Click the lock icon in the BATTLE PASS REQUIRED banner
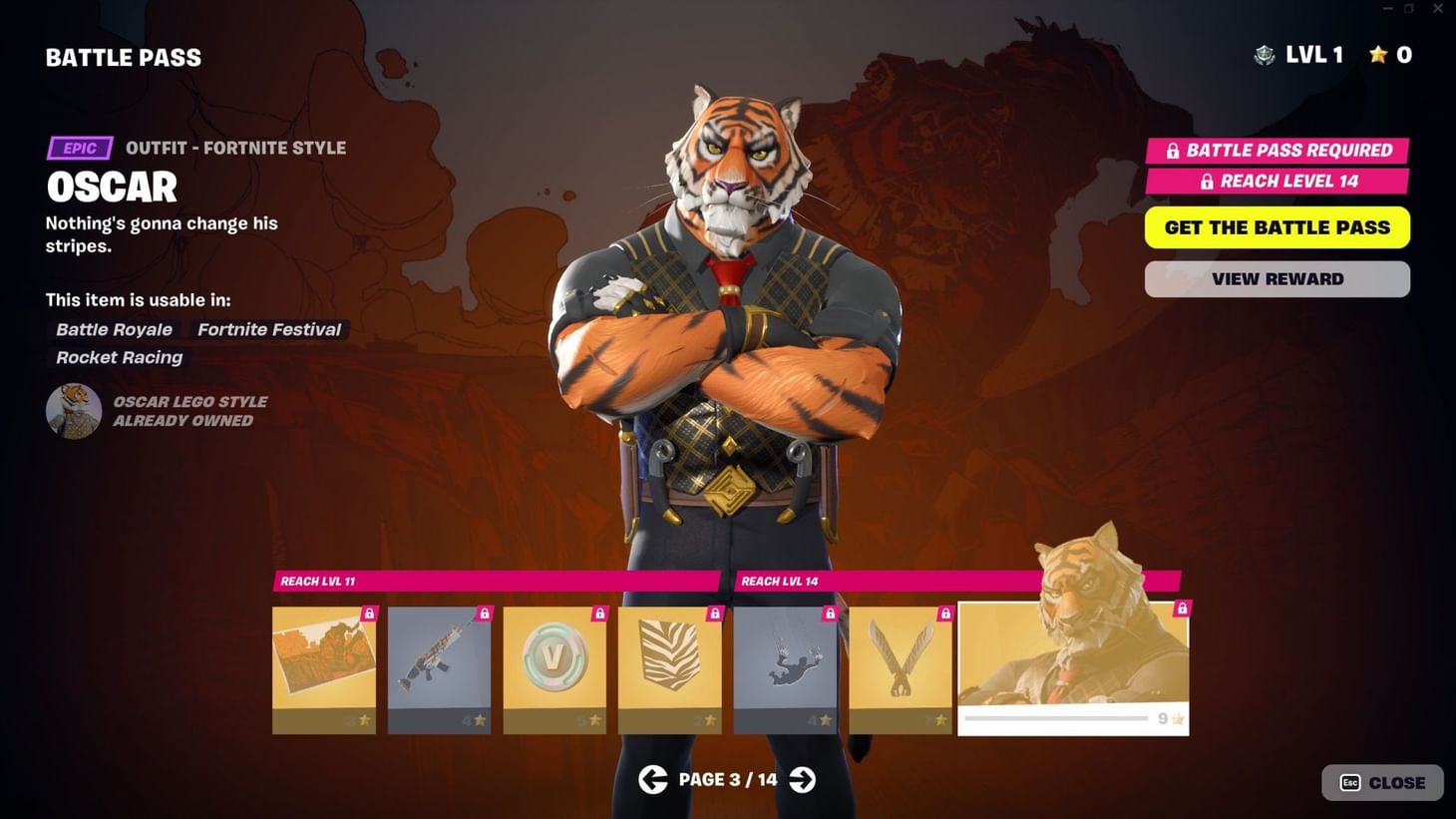The height and width of the screenshot is (819, 1456). pyautogui.click(x=1171, y=150)
